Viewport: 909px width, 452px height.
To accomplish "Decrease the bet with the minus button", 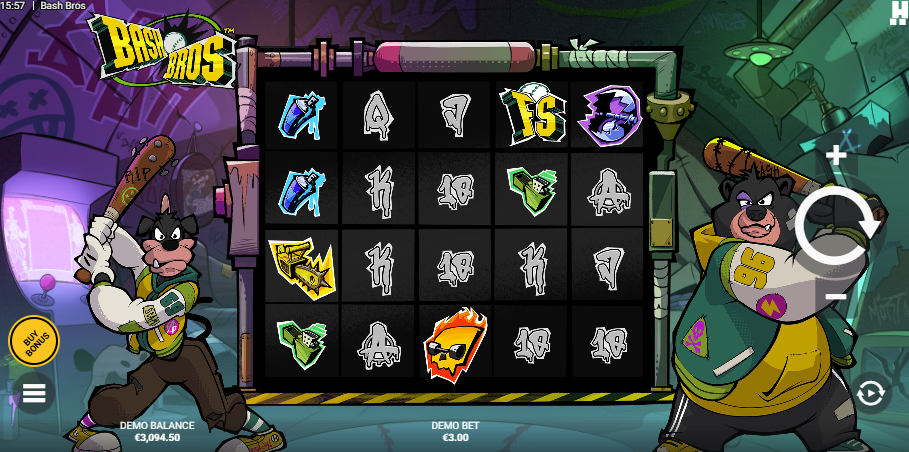I will click(837, 297).
